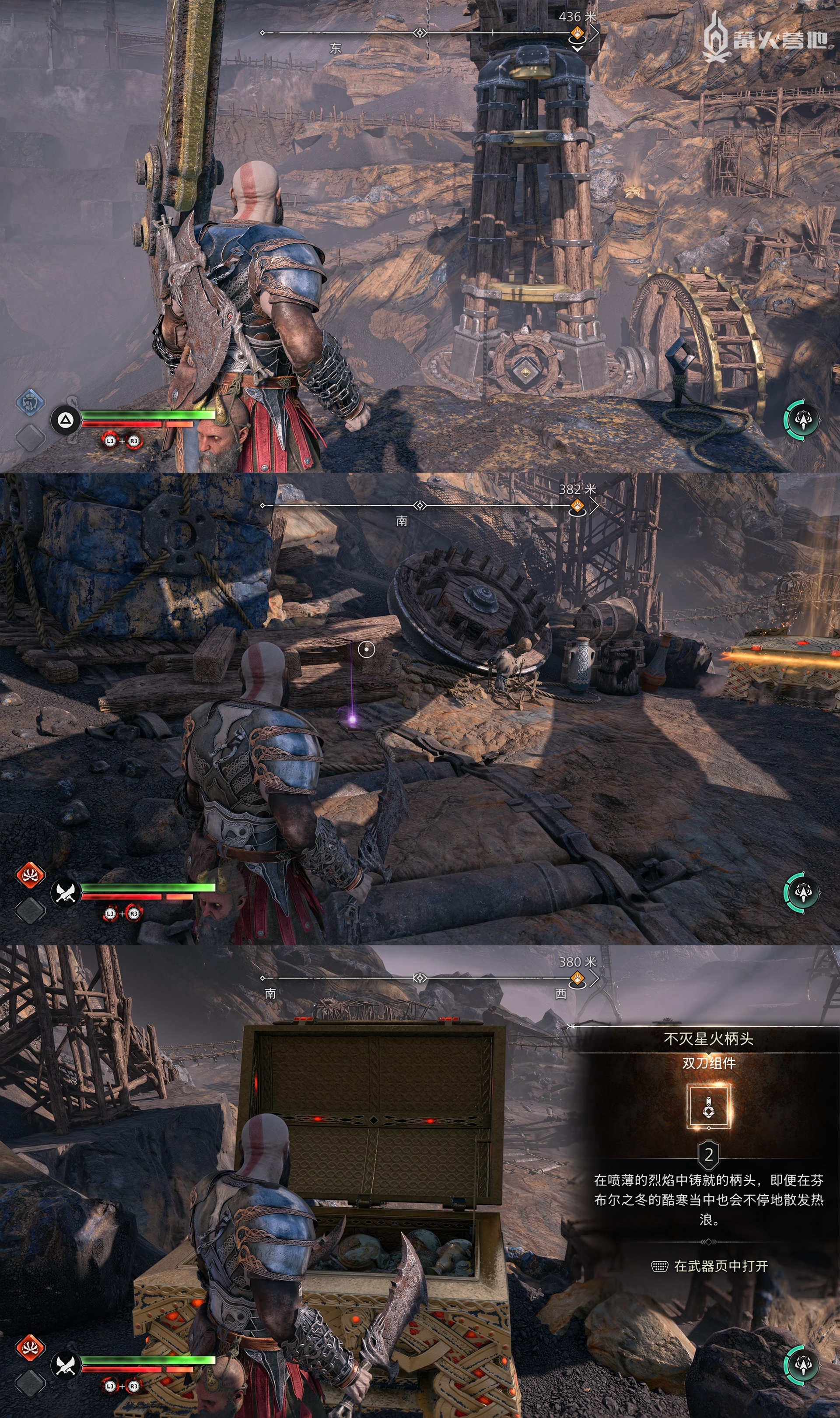Image resolution: width=840 pixels, height=1418 pixels.
Task: Click the compass objective marker showing 436 米
Action: (577, 33)
